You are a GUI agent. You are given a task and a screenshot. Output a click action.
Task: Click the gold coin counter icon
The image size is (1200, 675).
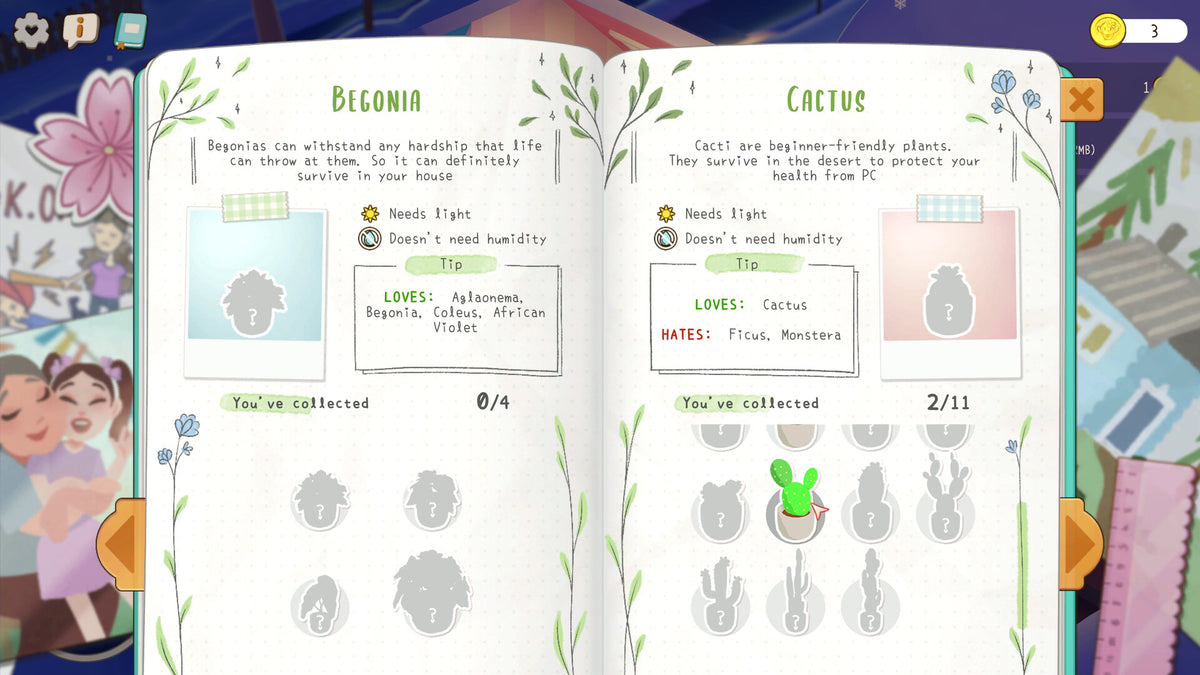coord(1108,31)
